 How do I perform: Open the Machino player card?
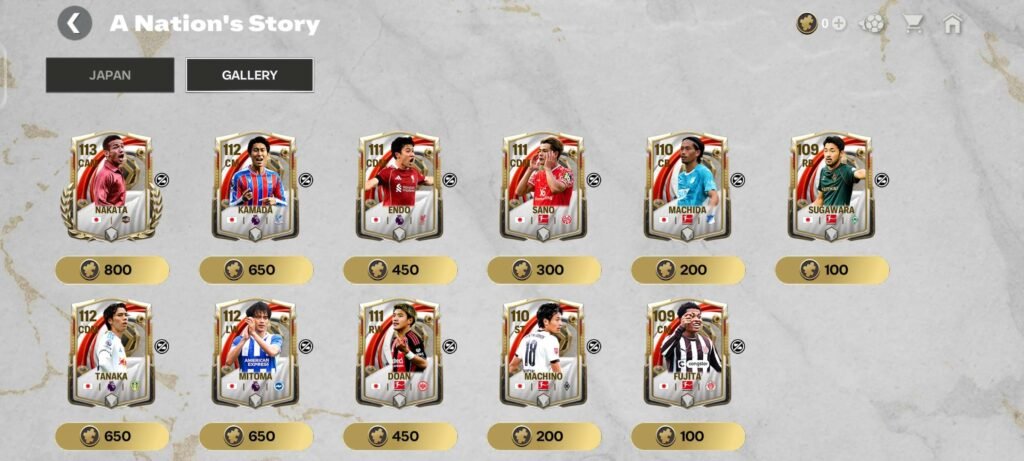tap(543, 354)
